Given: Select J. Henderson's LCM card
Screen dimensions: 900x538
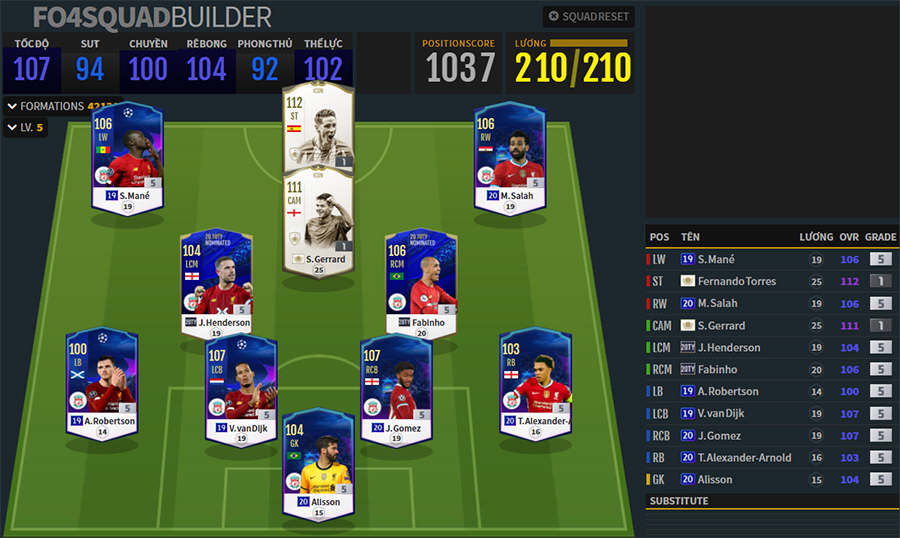Looking at the screenshot, I should pos(216,284).
